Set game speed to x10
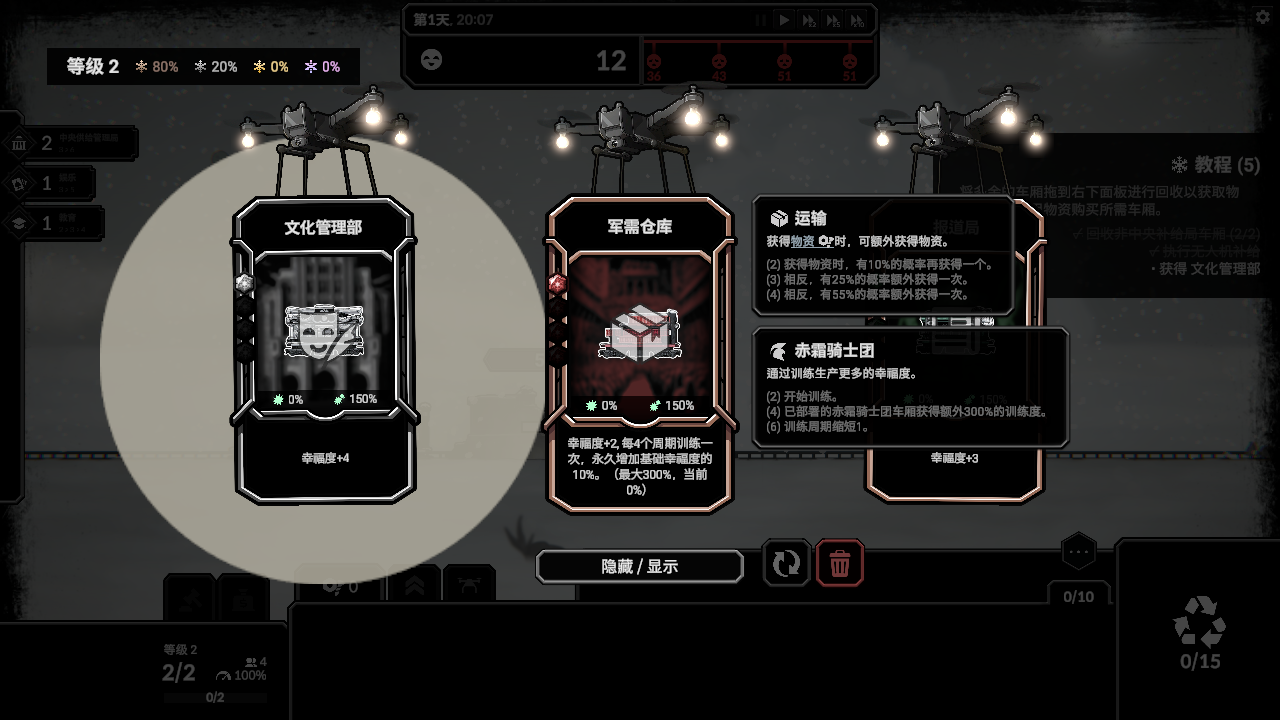Viewport: 1280px width, 720px height. coord(857,20)
